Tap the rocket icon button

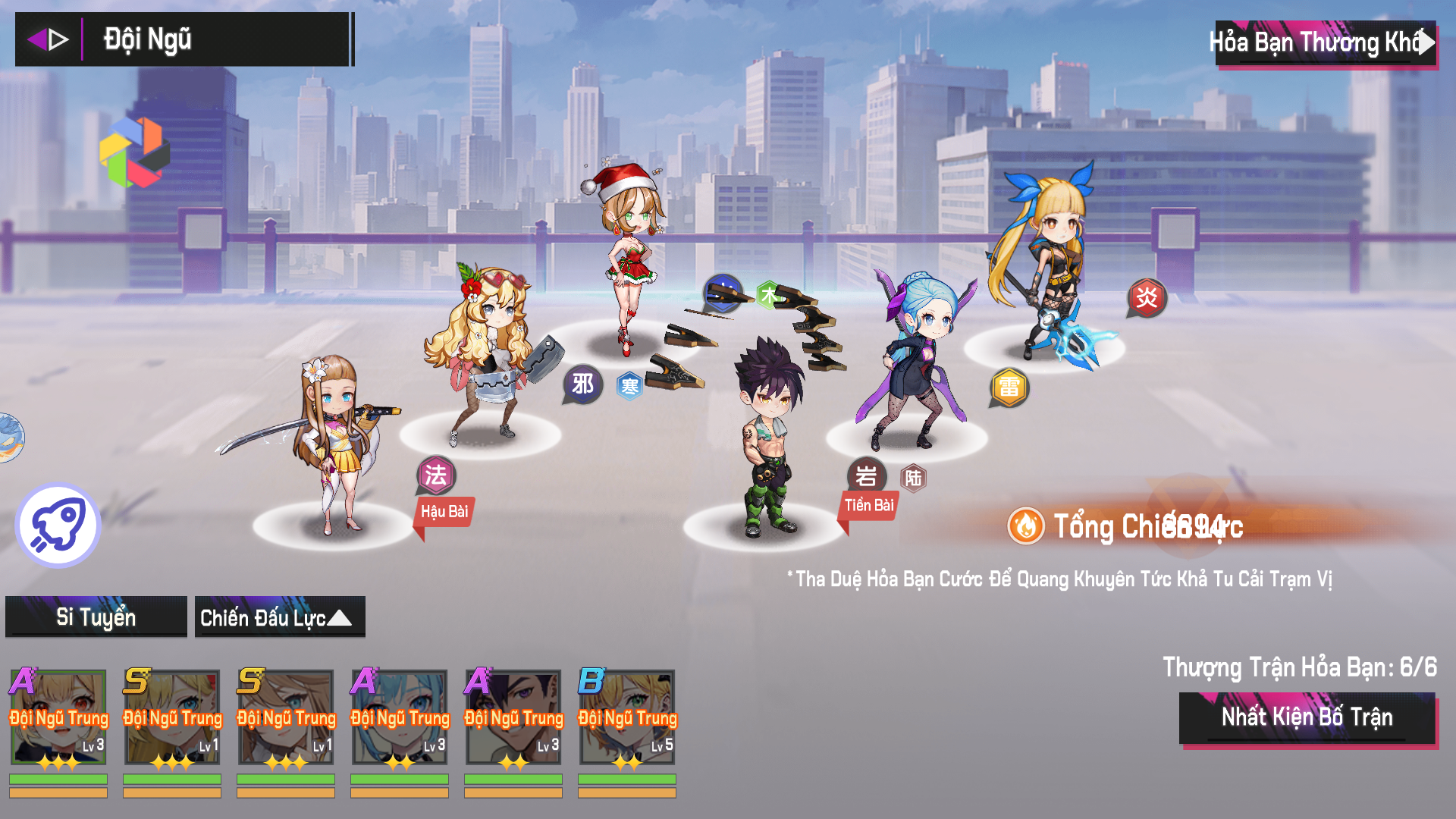[x=58, y=525]
